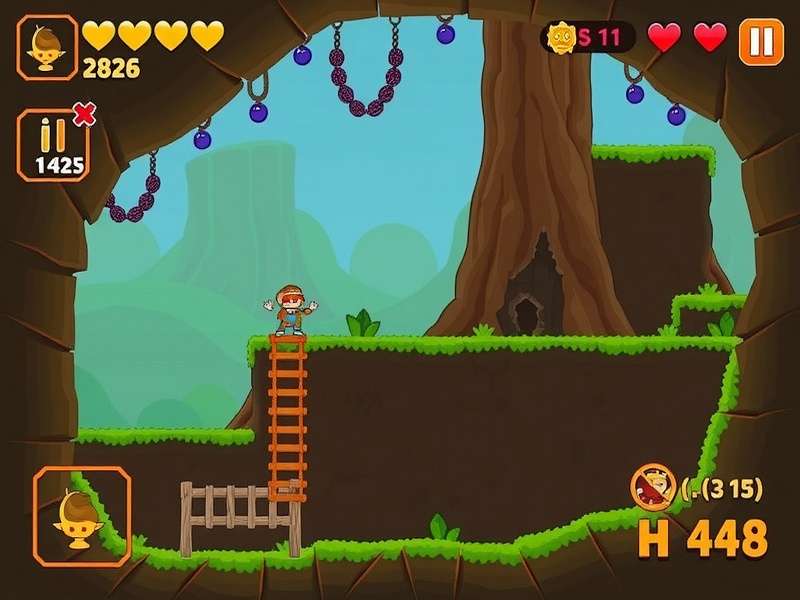Viewport: 800px width, 600px height.
Task: Tap the 1425 item box with red X
Action: (54, 145)
